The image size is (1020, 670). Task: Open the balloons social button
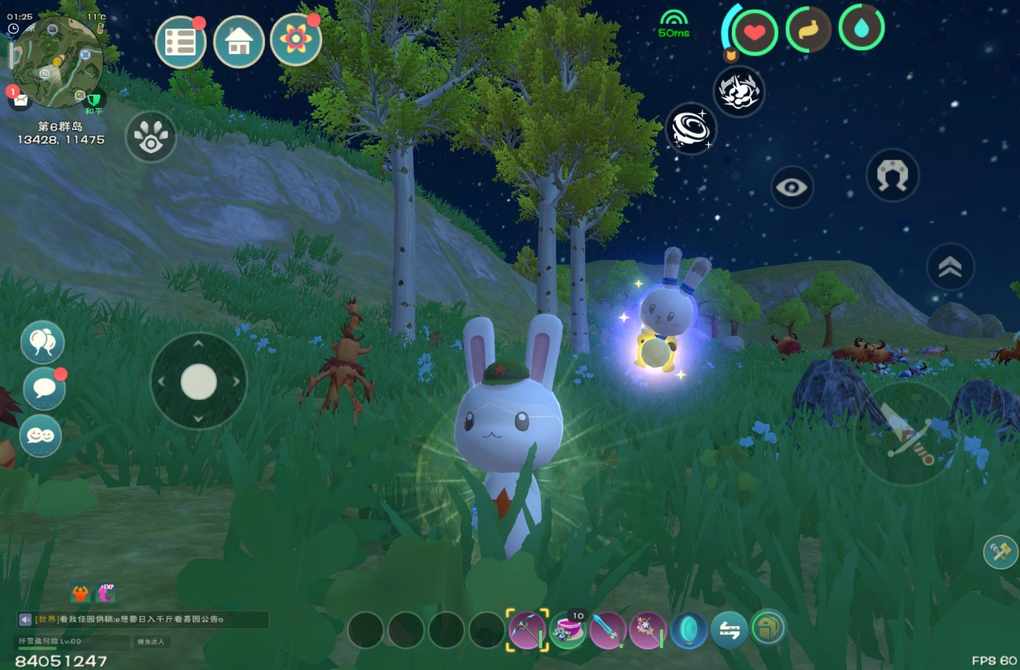point(42,343)
